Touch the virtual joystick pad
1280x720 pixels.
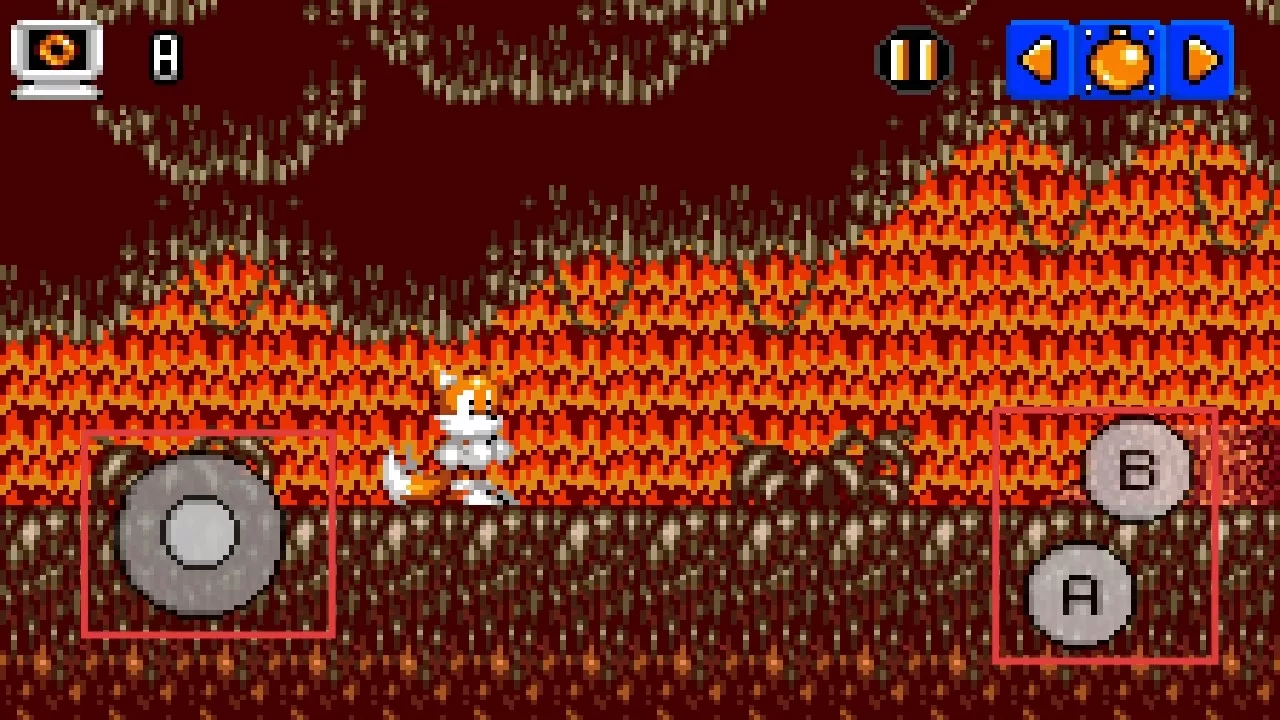200,533
